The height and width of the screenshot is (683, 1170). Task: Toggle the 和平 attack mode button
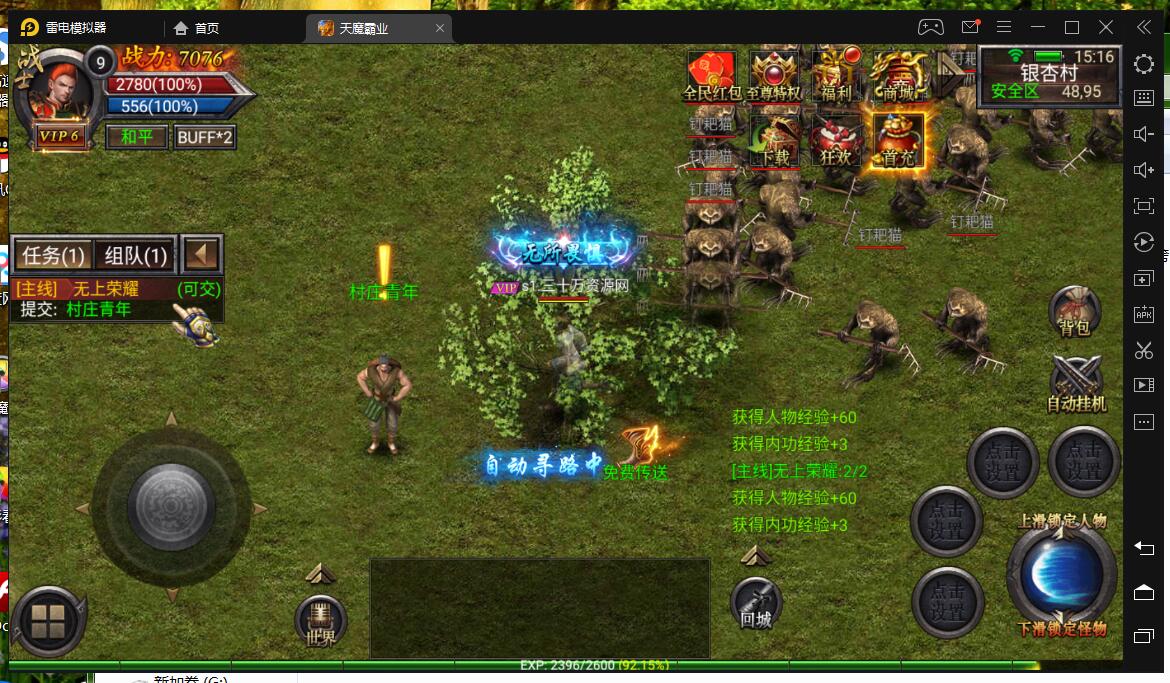pos(137,136)
